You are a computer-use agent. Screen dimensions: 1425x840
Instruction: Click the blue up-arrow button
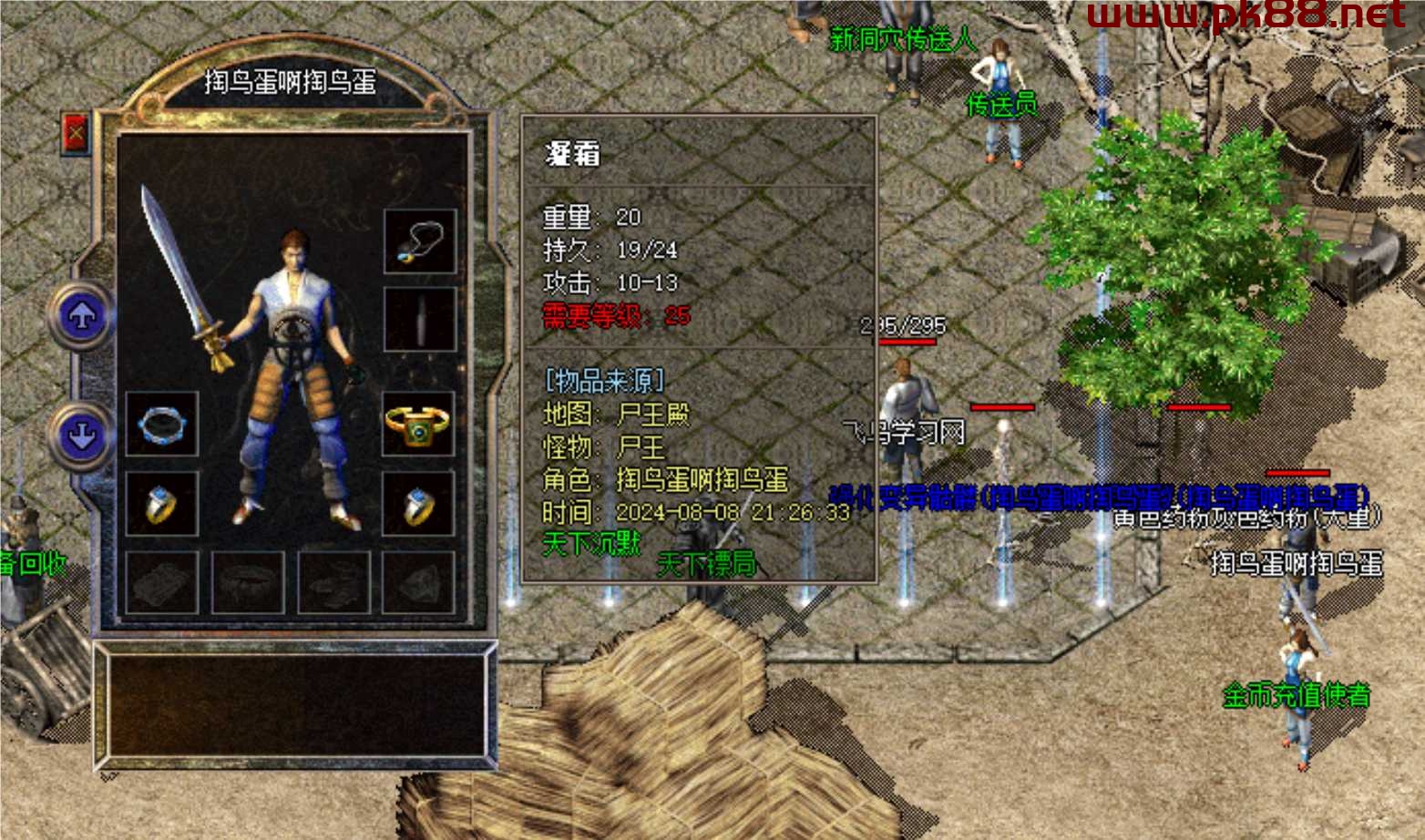(x=82, y=316)
